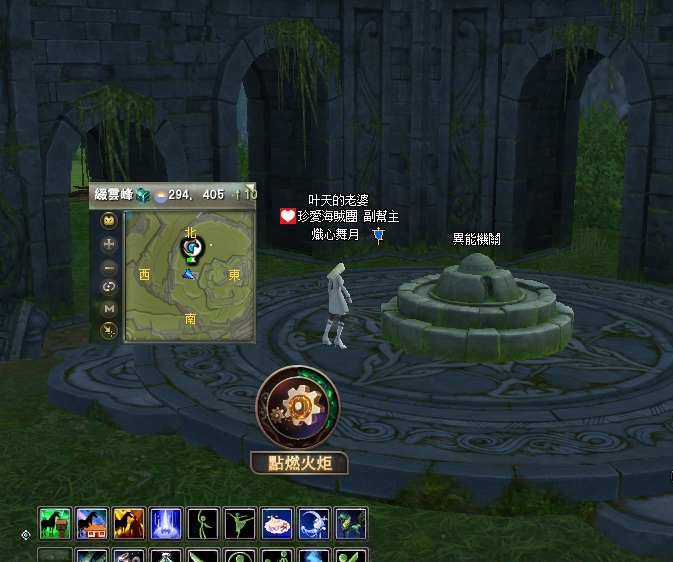
Task: Select the pink cake item slot
Action: (277, 523)
